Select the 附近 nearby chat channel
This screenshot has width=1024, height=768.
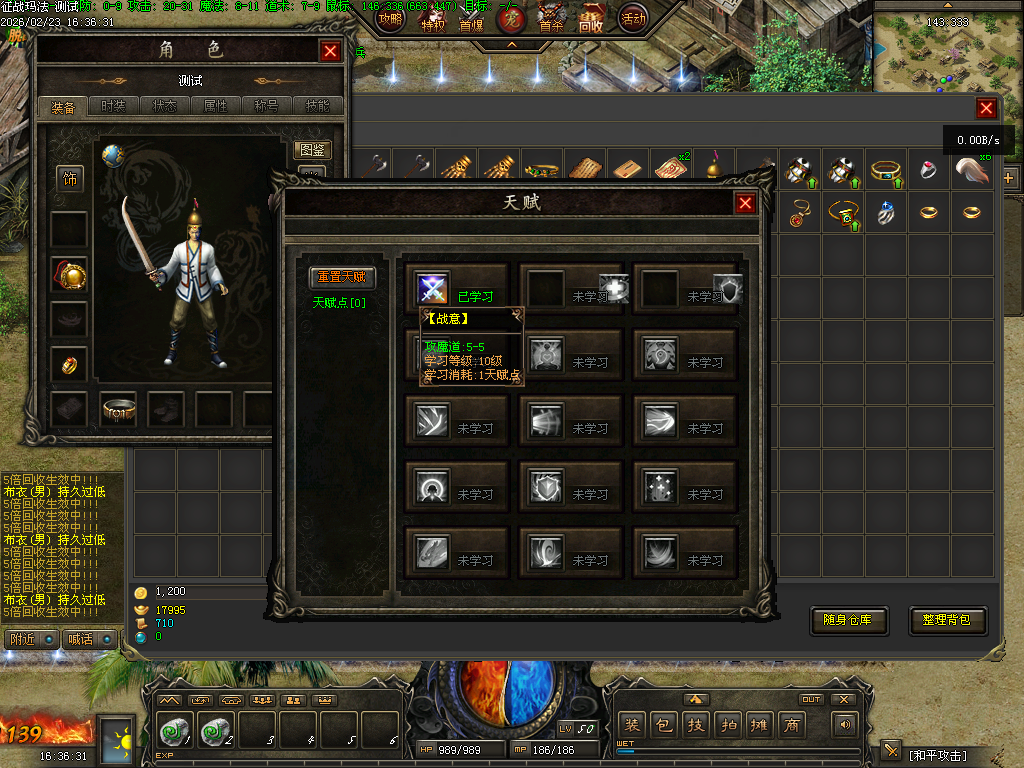click(x=30, y=639)
